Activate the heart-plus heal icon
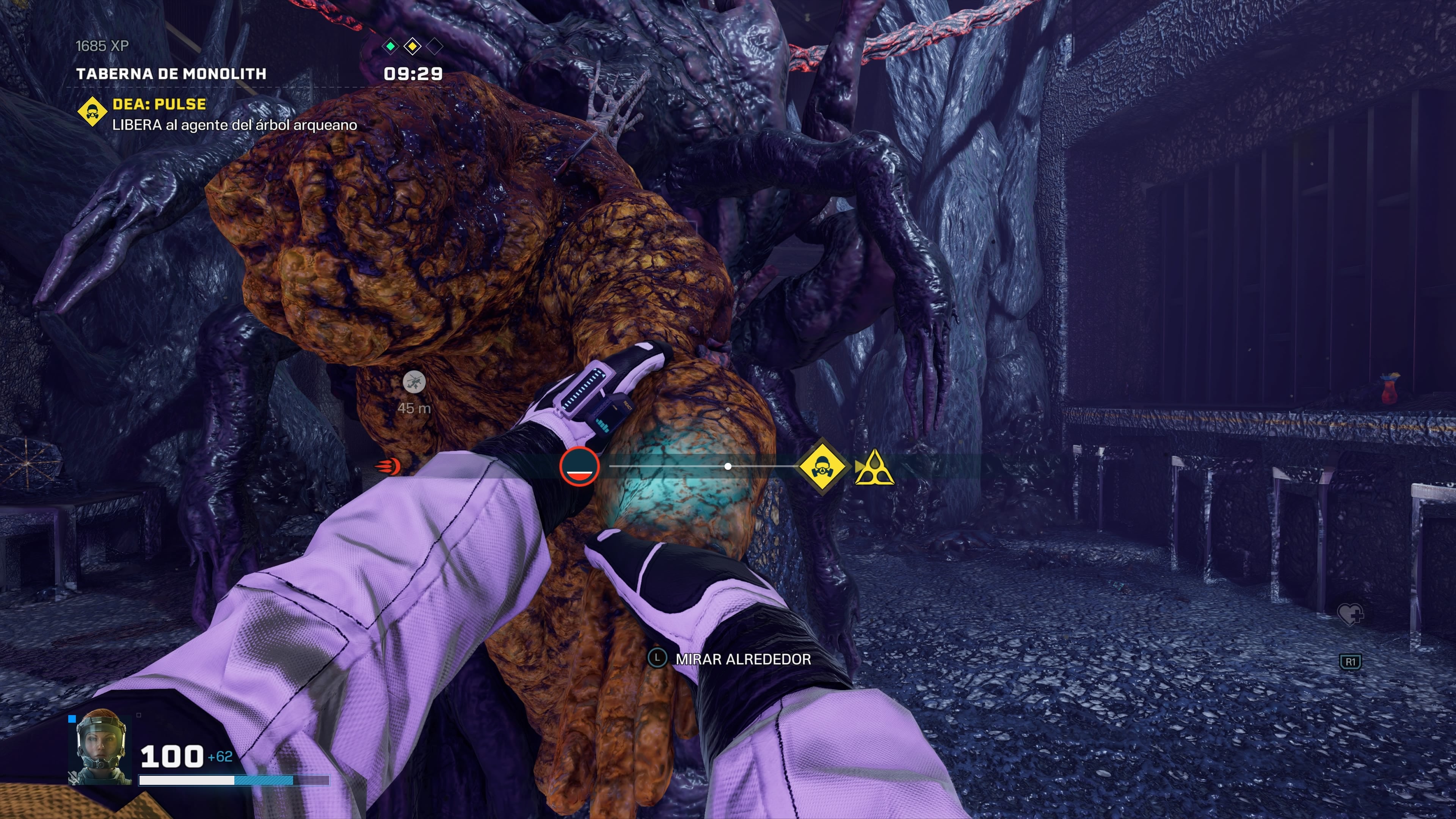1456x819 pixels. [x=1350, y=613]
